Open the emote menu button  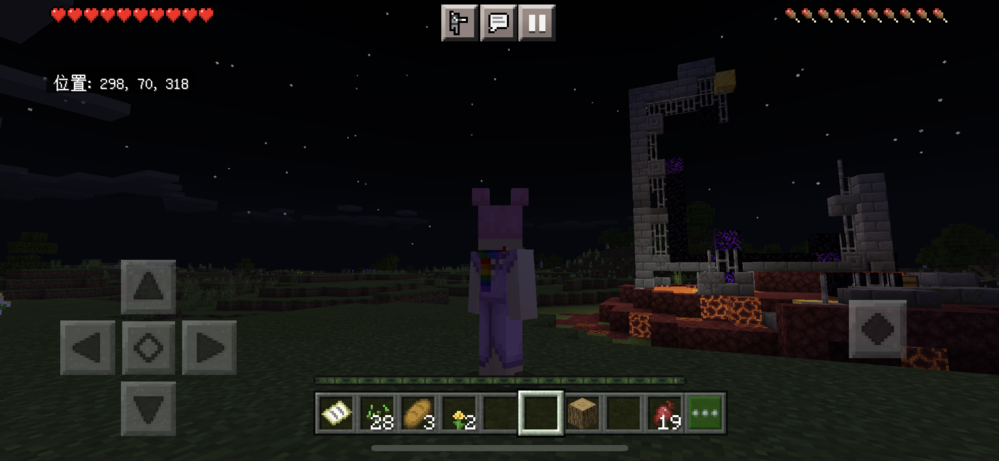[459, 23]
